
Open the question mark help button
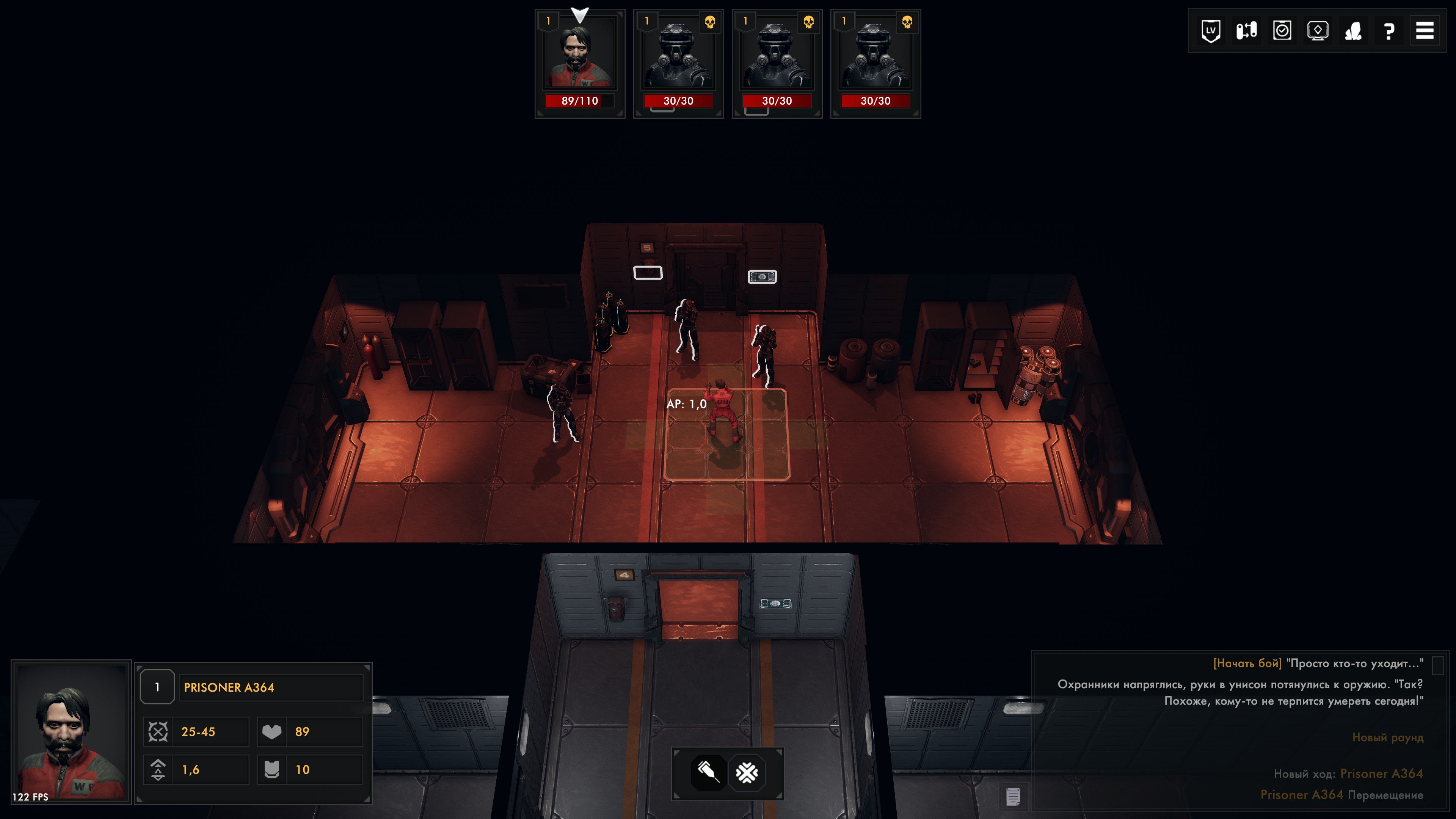pyautogui.click(x=1389, y=30)
